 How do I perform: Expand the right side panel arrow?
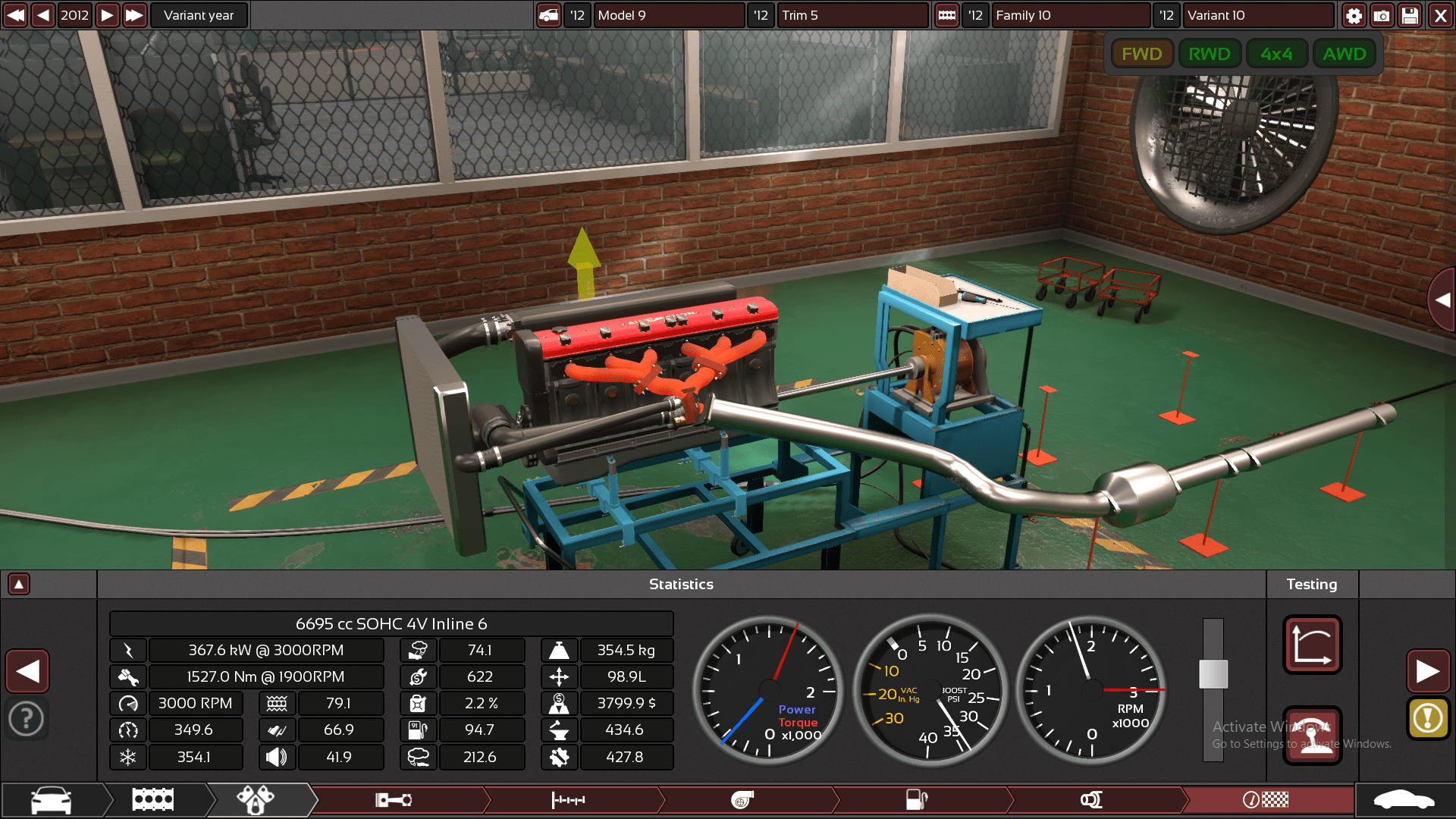click(x=1442, y=300)
